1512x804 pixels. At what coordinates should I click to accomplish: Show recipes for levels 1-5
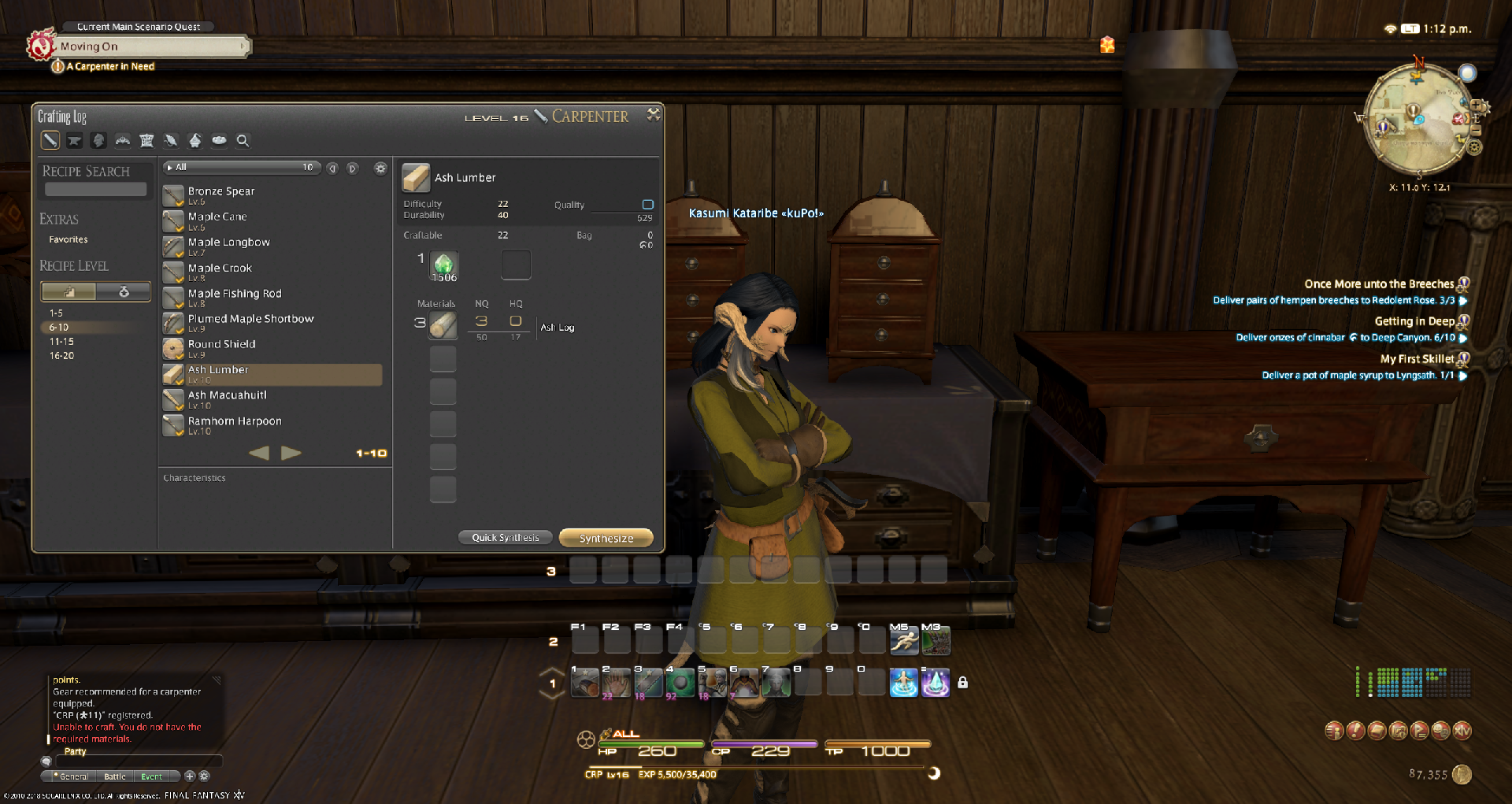(x=56, y=313)
